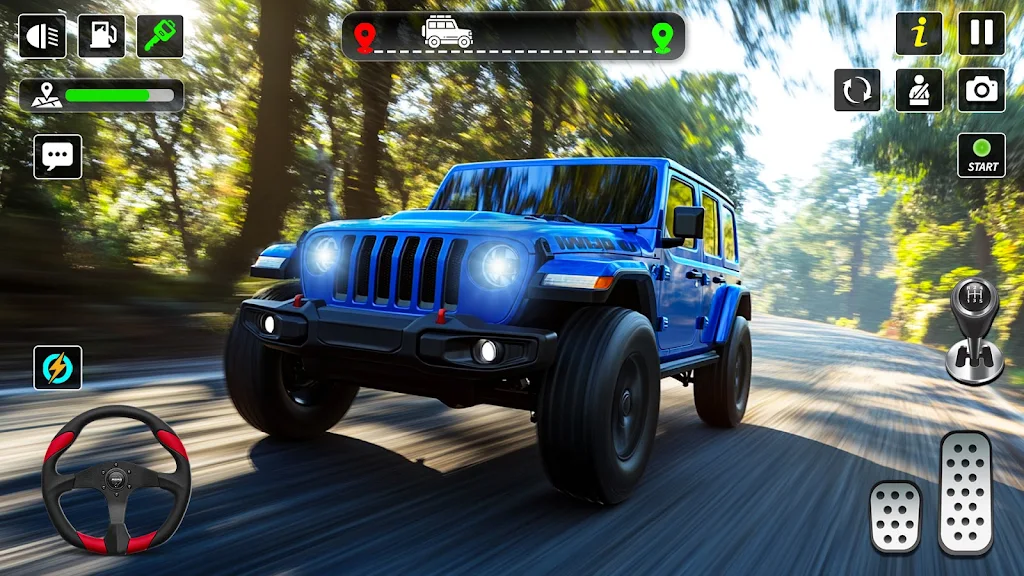Image resolution: width=1024 pixels, height=576 pixels.
Task: Click the circular arrows reset button
Action: pyautogui.click(x=857, y=90)
